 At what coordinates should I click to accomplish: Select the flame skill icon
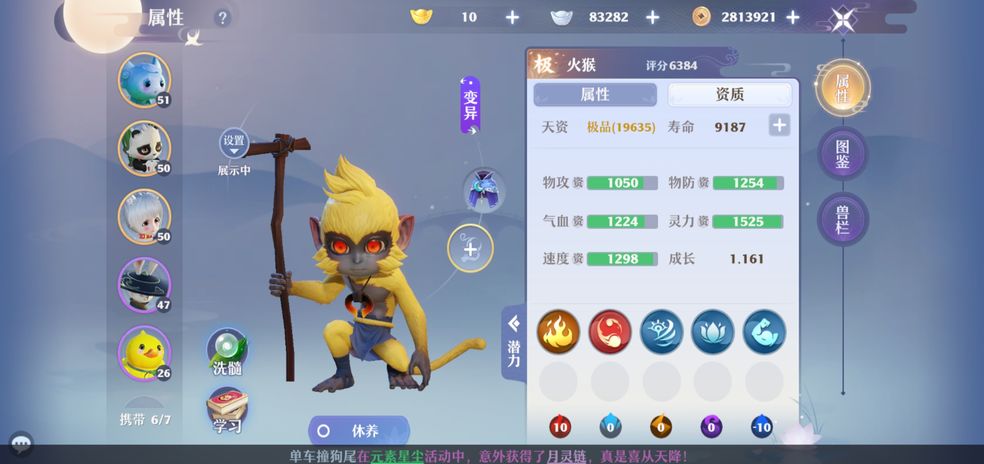[558, 331]
